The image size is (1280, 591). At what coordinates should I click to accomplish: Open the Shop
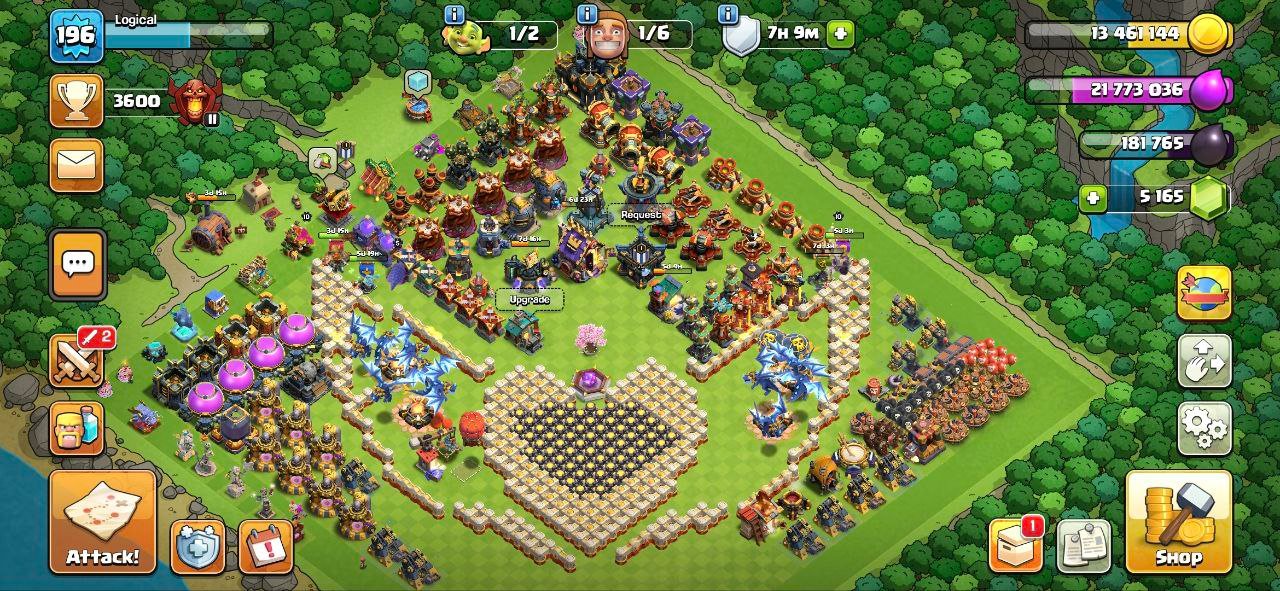click(x=1178, y=522)
